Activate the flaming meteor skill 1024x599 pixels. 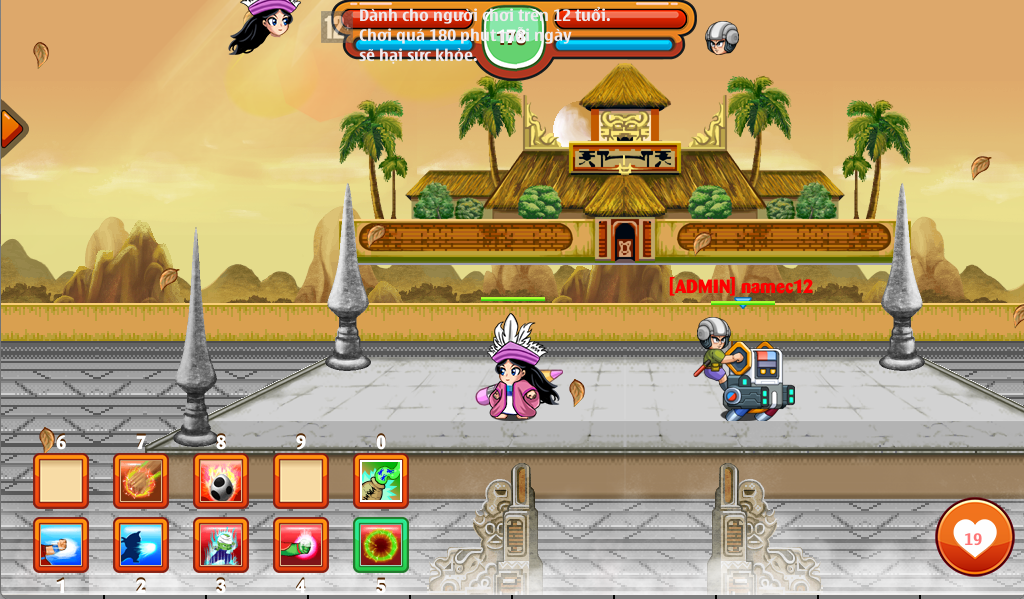point(141,481)
